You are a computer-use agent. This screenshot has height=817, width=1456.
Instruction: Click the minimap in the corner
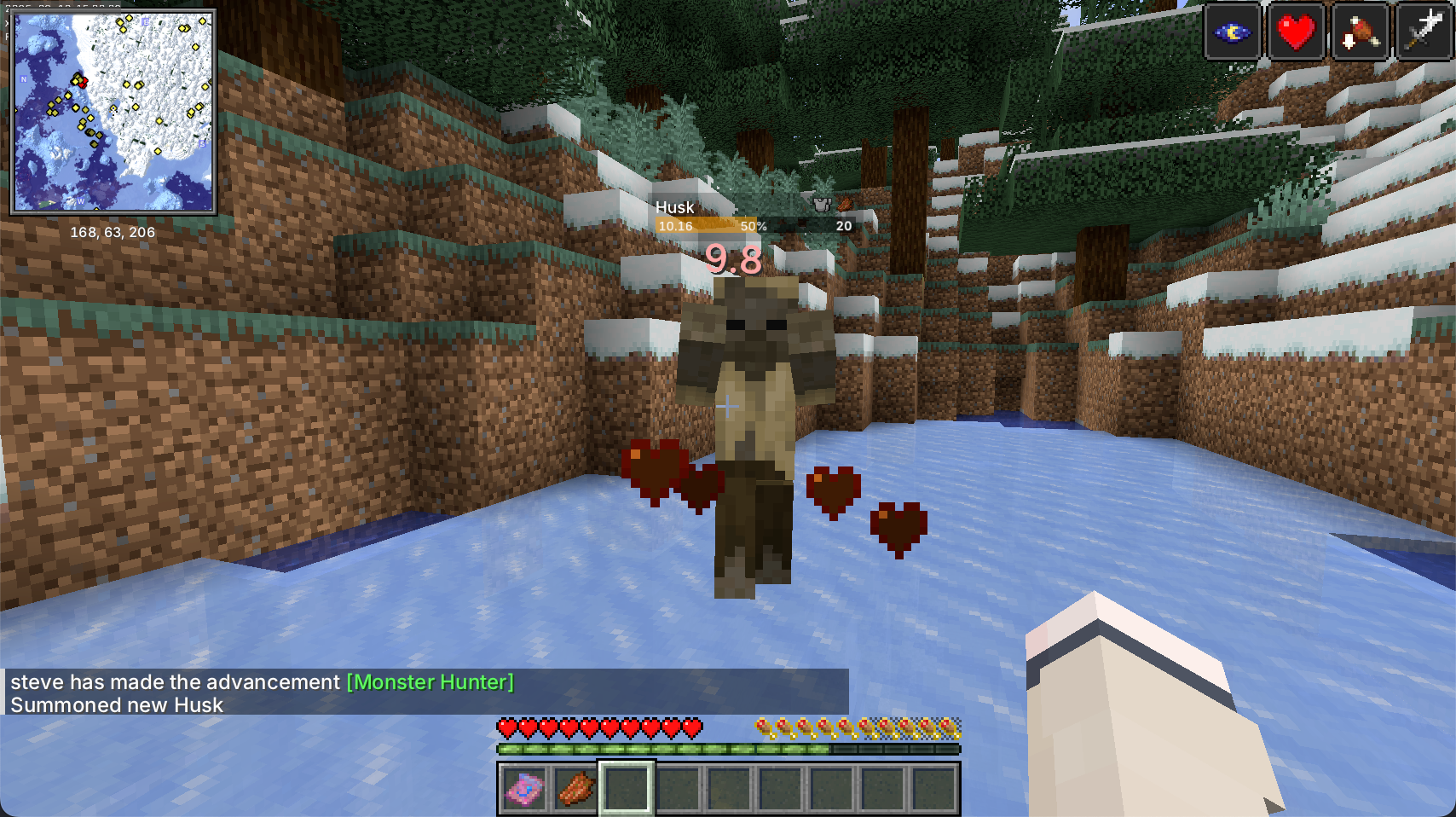point(113,112)
